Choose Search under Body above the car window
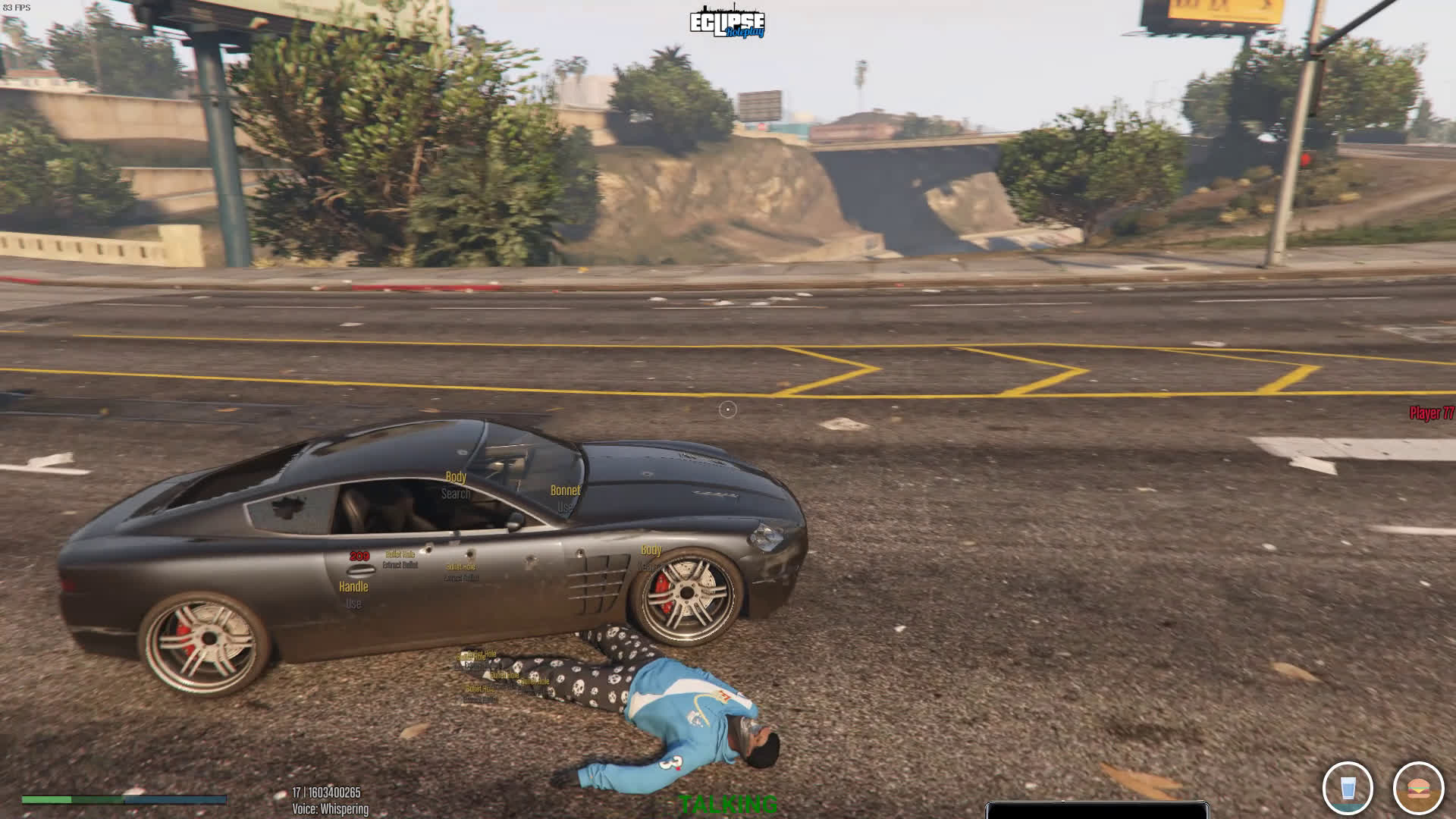Viewport: 1456px width, 819px height. (x=456, y=494)
